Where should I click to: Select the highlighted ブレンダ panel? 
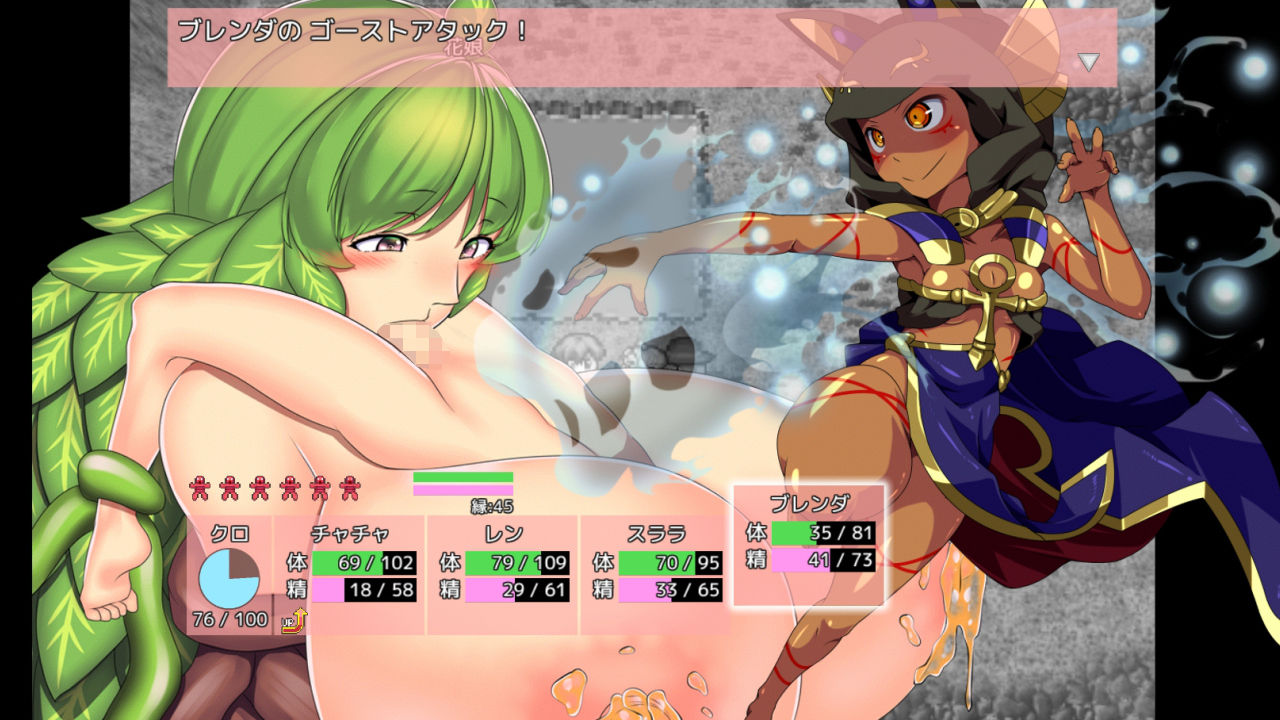(x=809, y=545)
